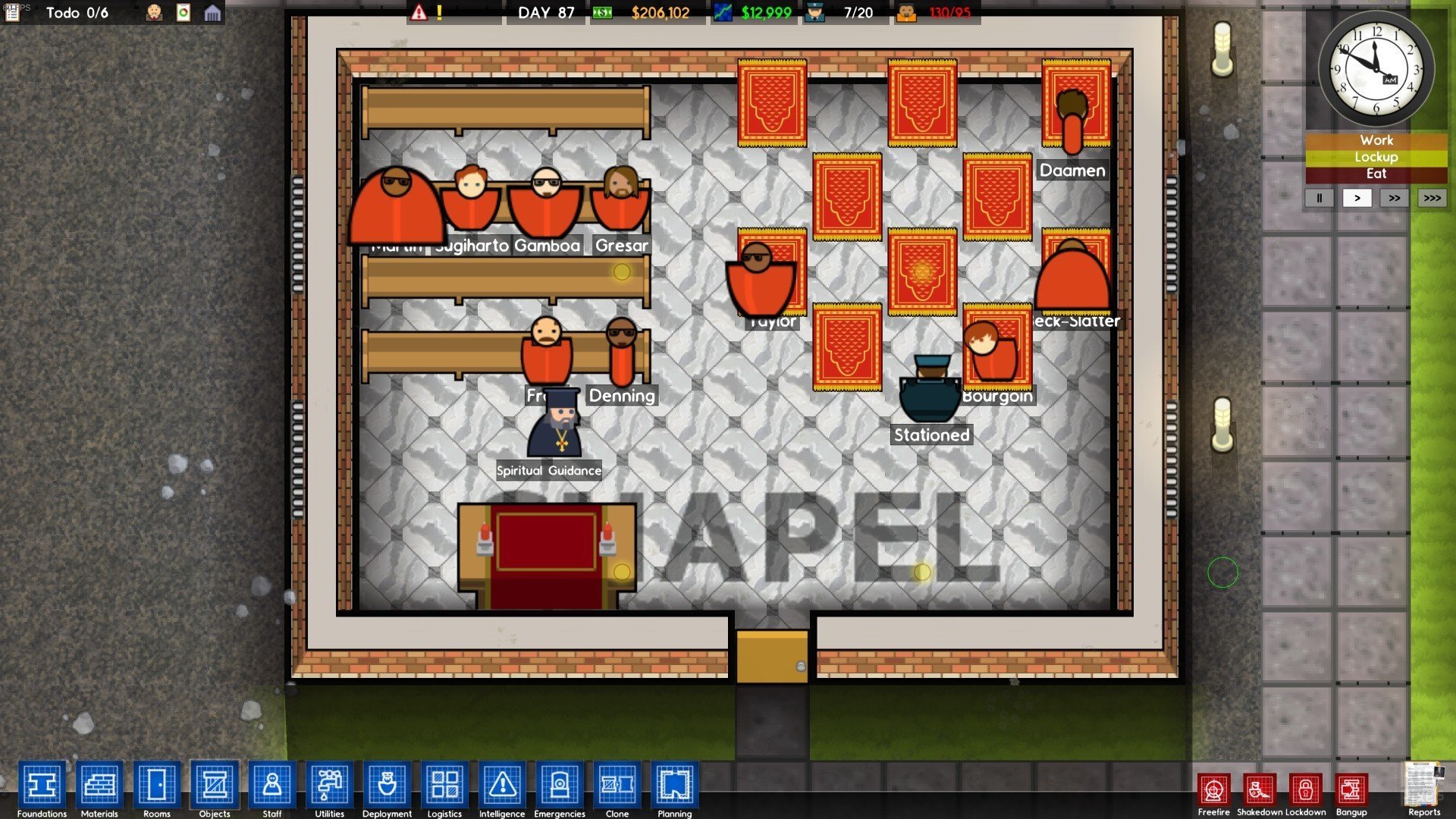Initiate a prison Lockdown
1456x819 pixels.
coord(1305,791)
